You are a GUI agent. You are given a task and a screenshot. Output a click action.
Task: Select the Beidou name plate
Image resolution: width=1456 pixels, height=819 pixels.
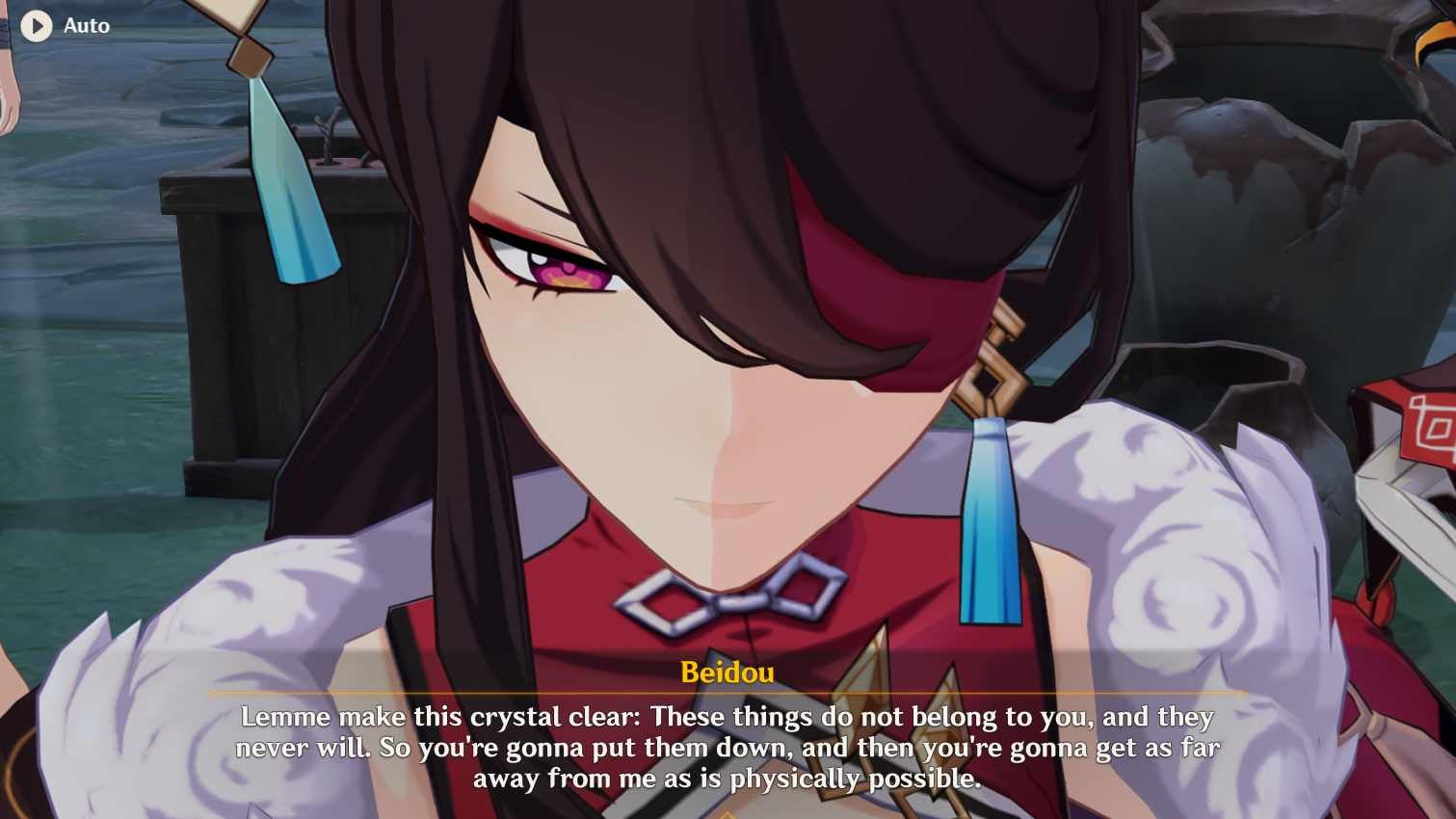(728, 673)
